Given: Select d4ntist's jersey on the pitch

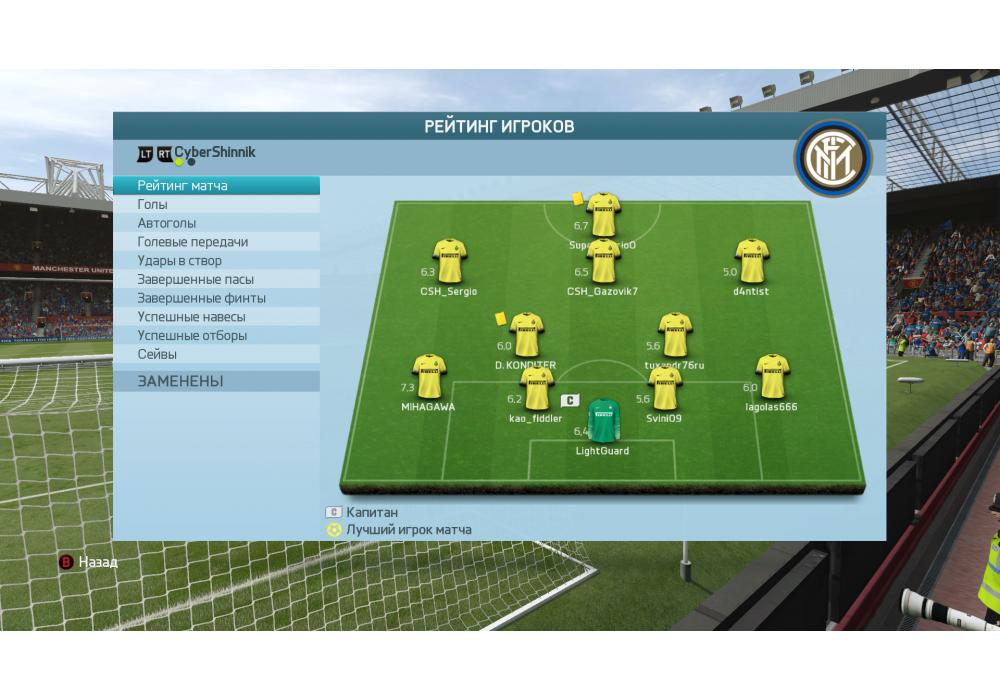Looking at the screenshot, I should (751, 261).
